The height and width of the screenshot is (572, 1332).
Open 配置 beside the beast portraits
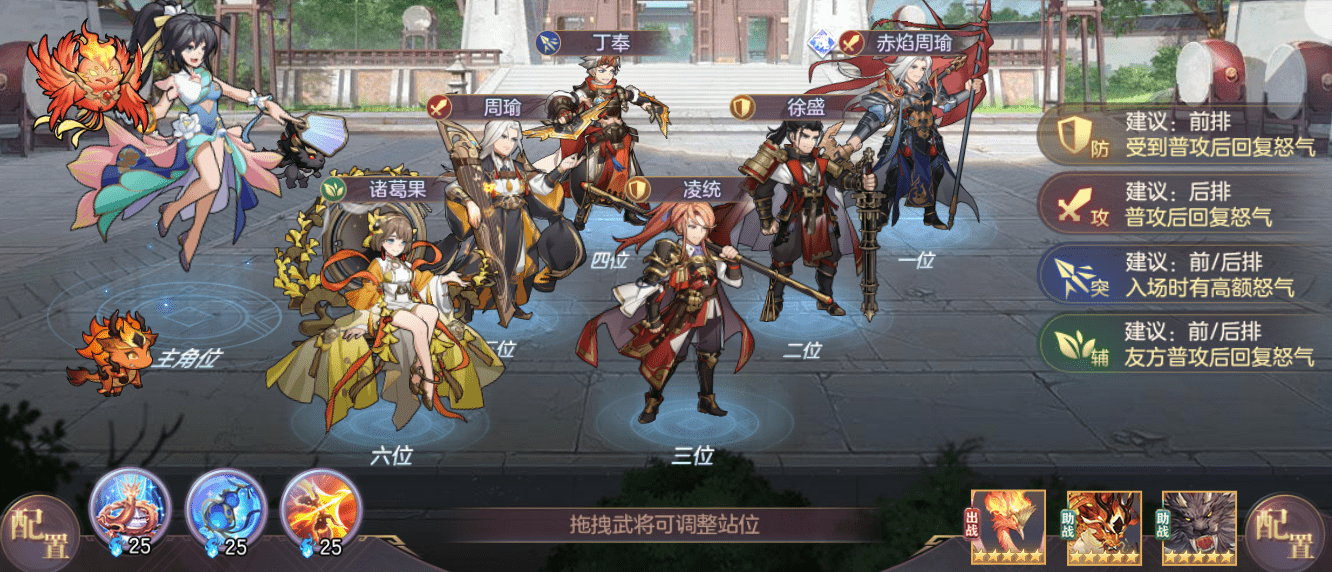1290,532
